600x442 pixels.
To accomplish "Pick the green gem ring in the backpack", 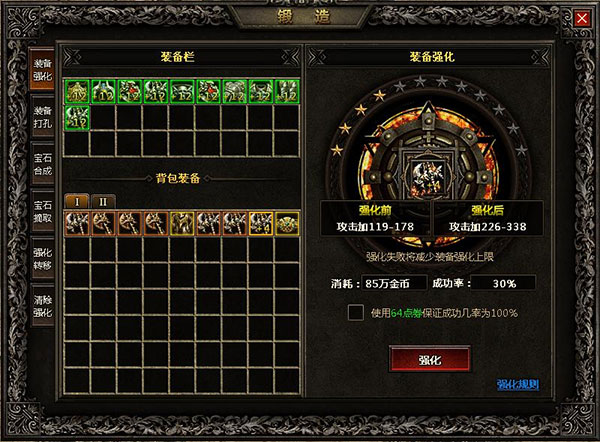I will pos(287,222).
